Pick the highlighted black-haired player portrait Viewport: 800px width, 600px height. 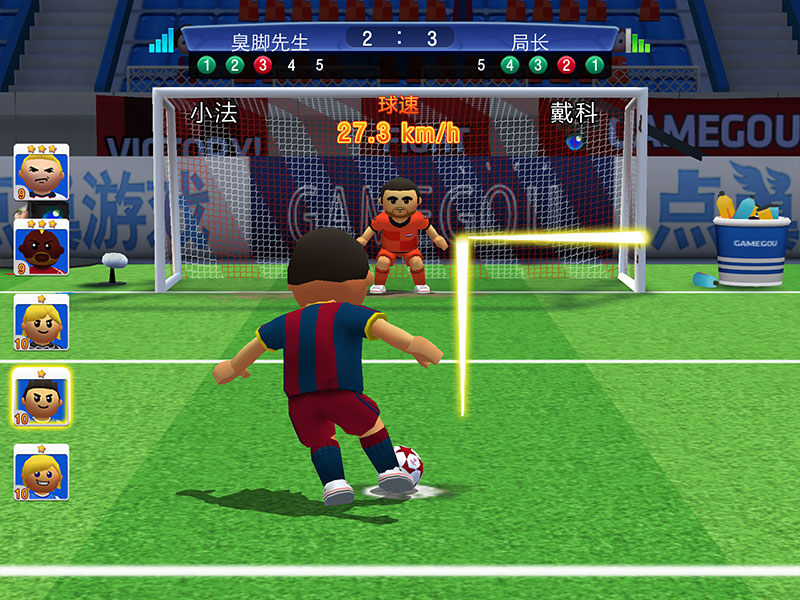tap(41, 398)
